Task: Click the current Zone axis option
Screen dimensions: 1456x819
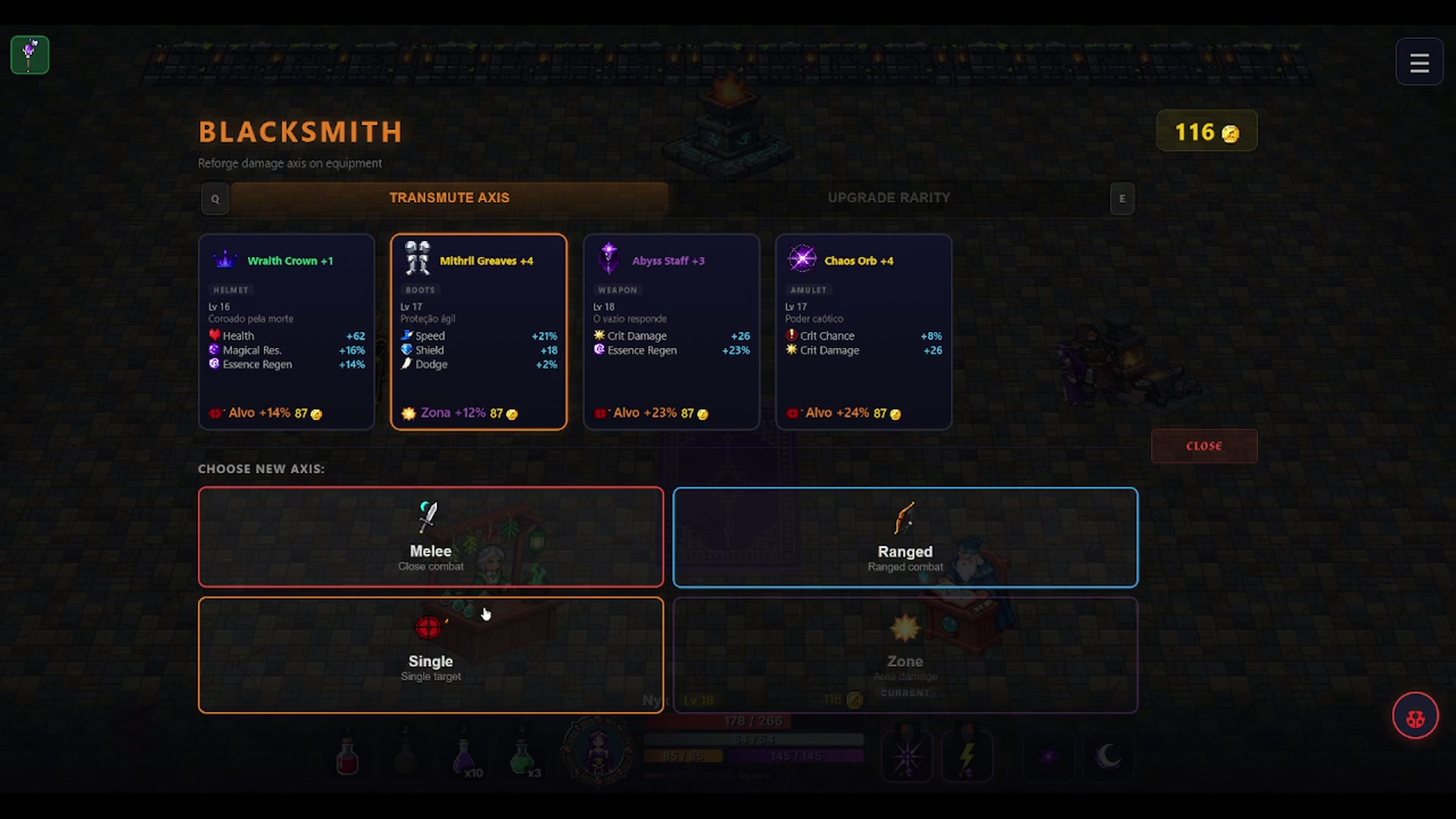Action: point(905,655)
